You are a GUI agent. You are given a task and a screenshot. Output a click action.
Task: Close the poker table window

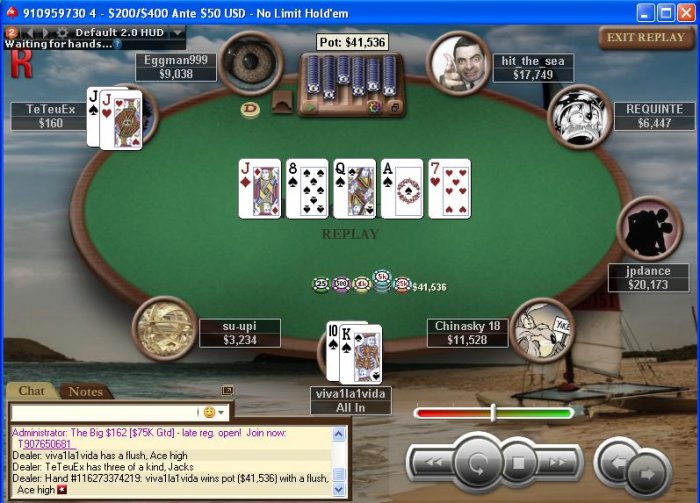tap(685, 10)
